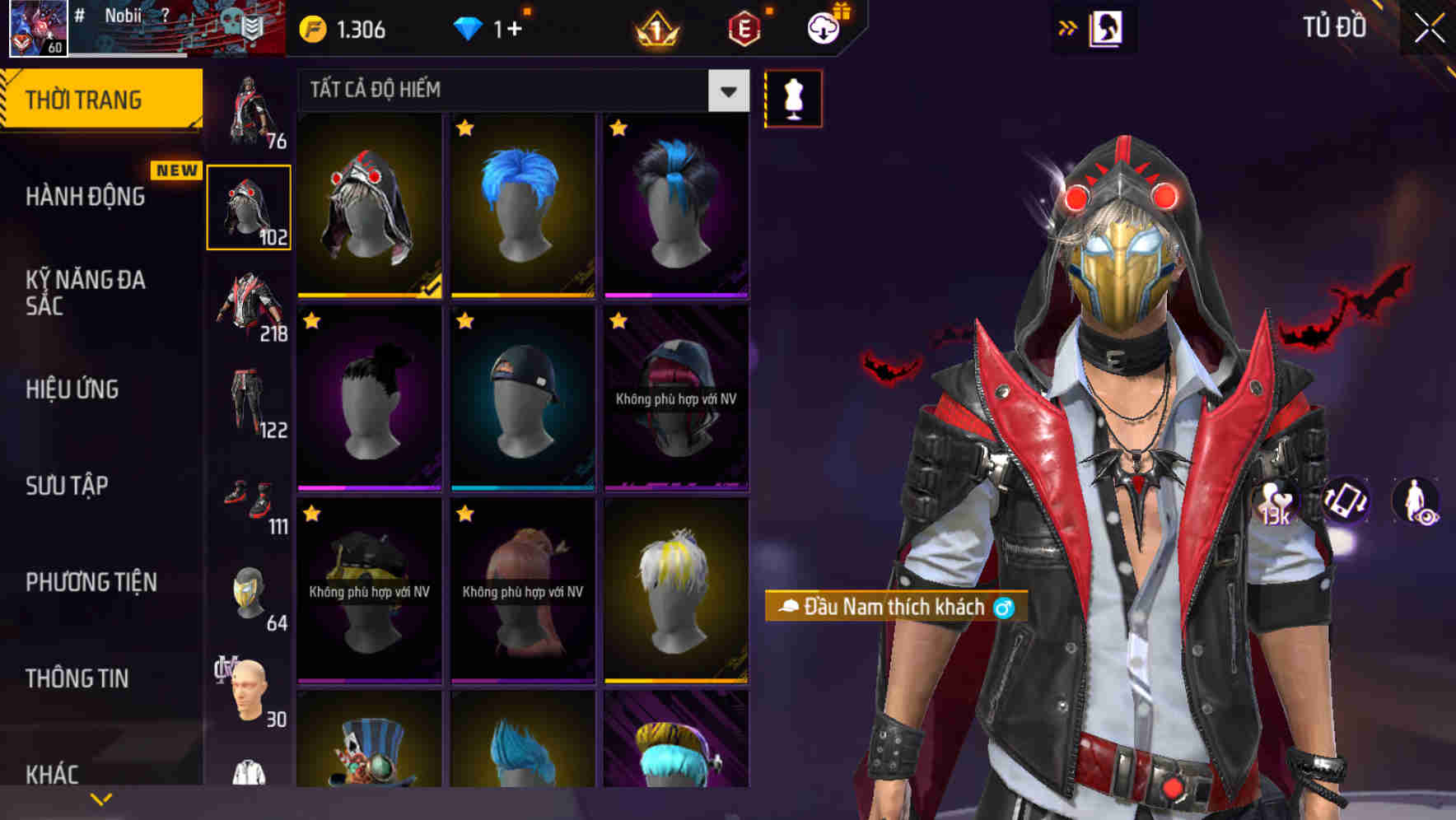Switch to the HÀNH ĐỘNG tab
1456x820 pixels.
click(85, 196)
